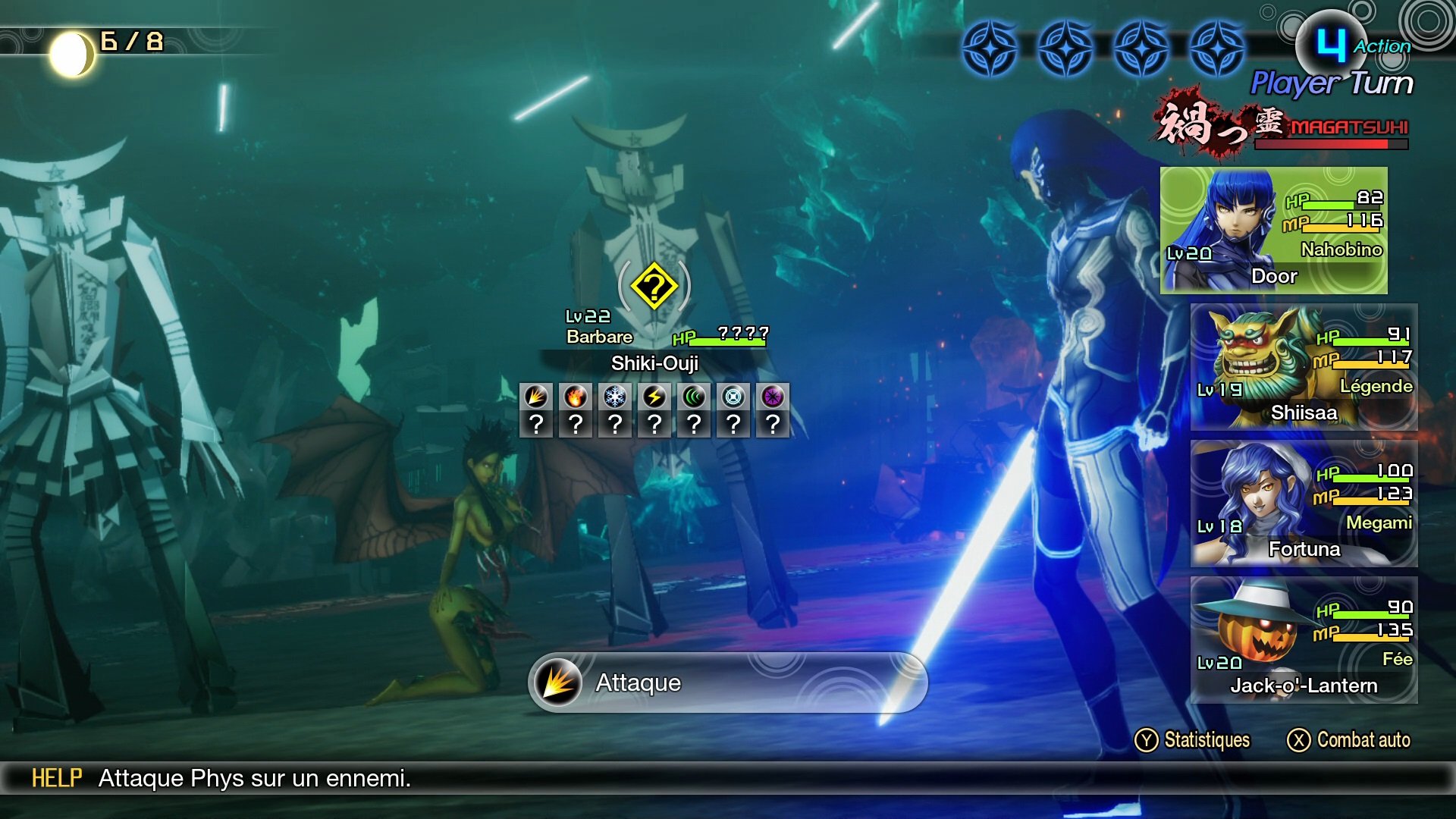The image size is (1456, 819).
Task: Pick Fortuna's party panel
Action: point(1304,504)
